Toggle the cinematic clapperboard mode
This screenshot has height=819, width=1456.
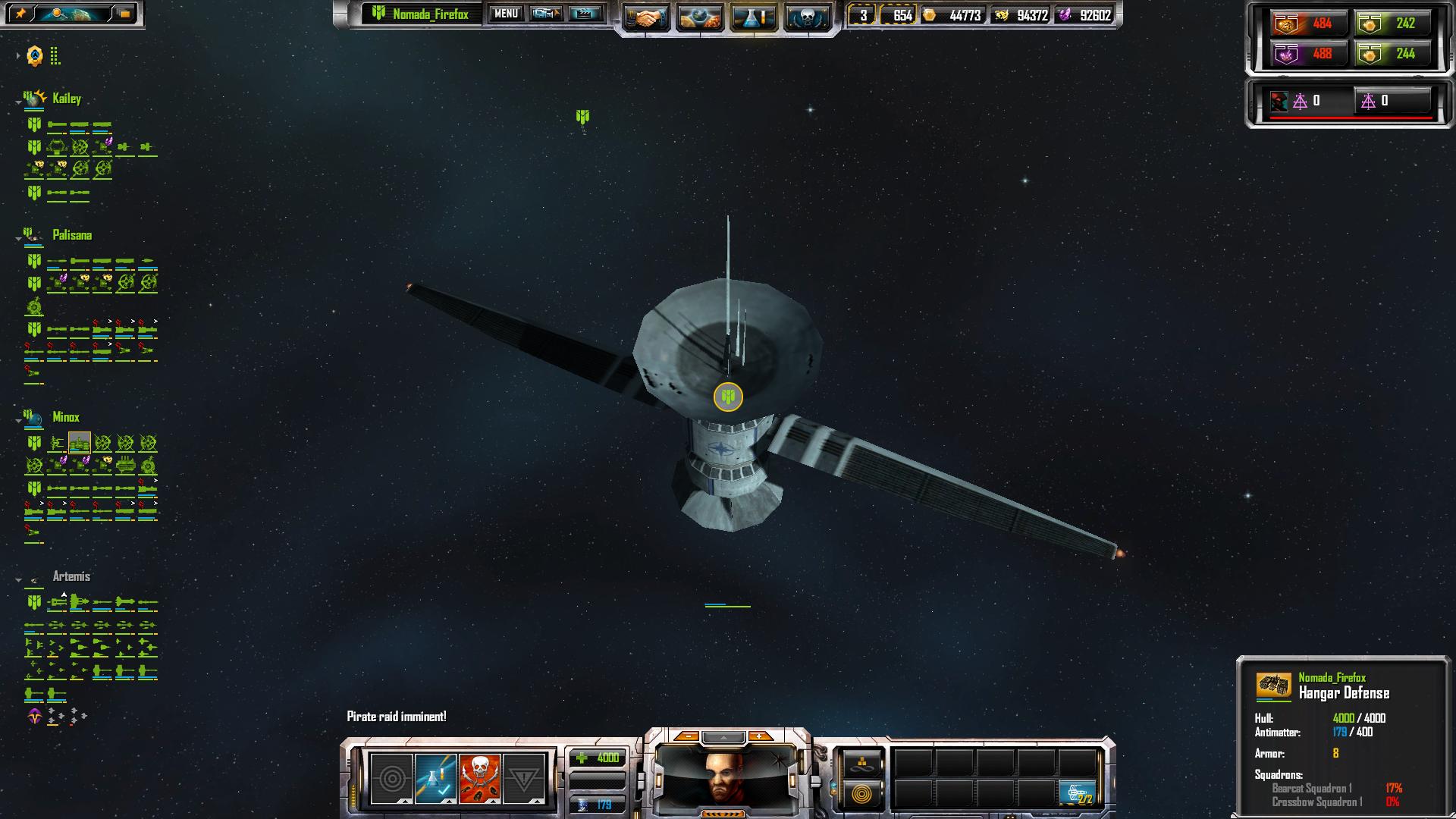(x=585, y=14)
